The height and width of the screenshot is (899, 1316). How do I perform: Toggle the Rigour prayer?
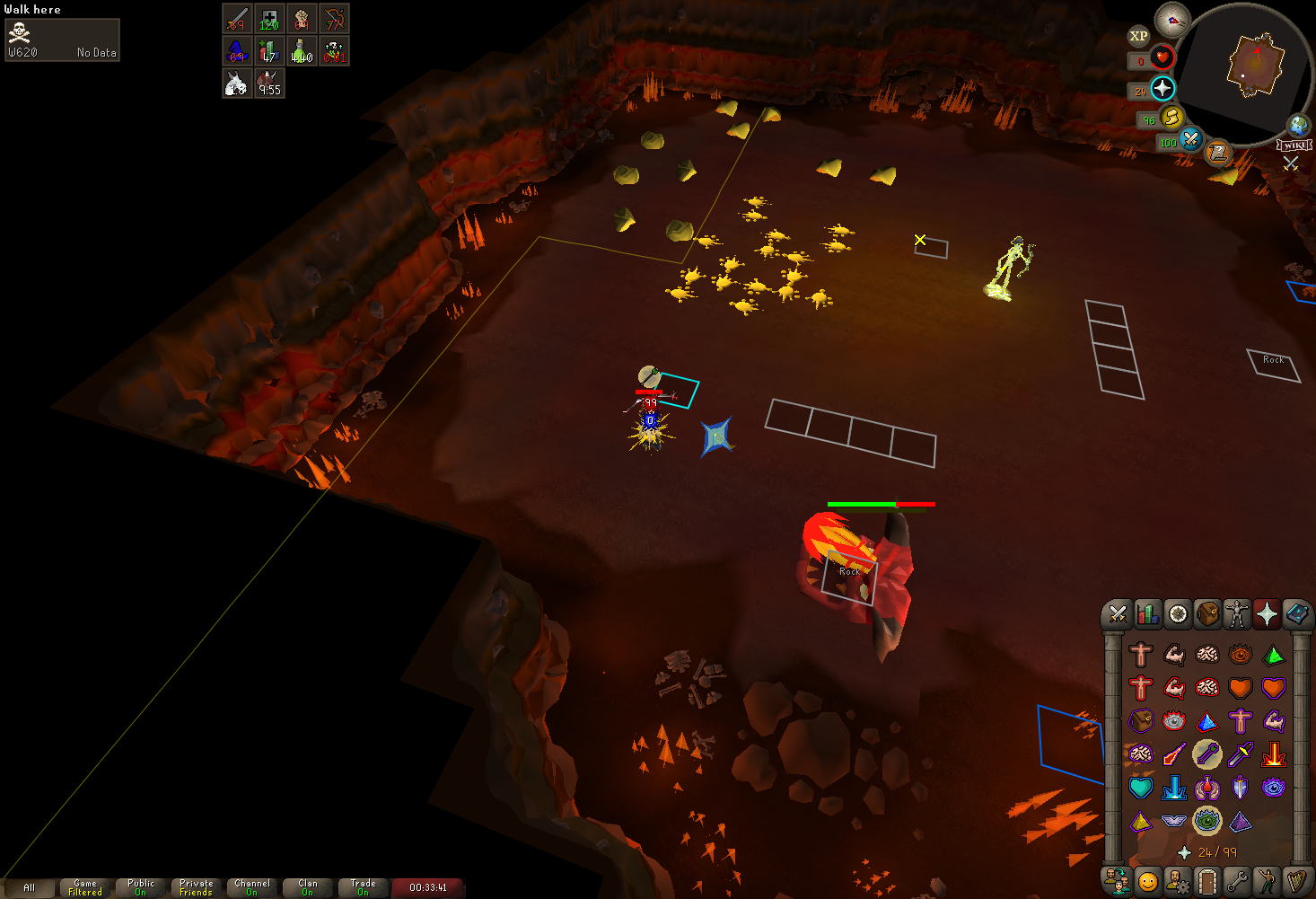click(x=1207, y=821)
